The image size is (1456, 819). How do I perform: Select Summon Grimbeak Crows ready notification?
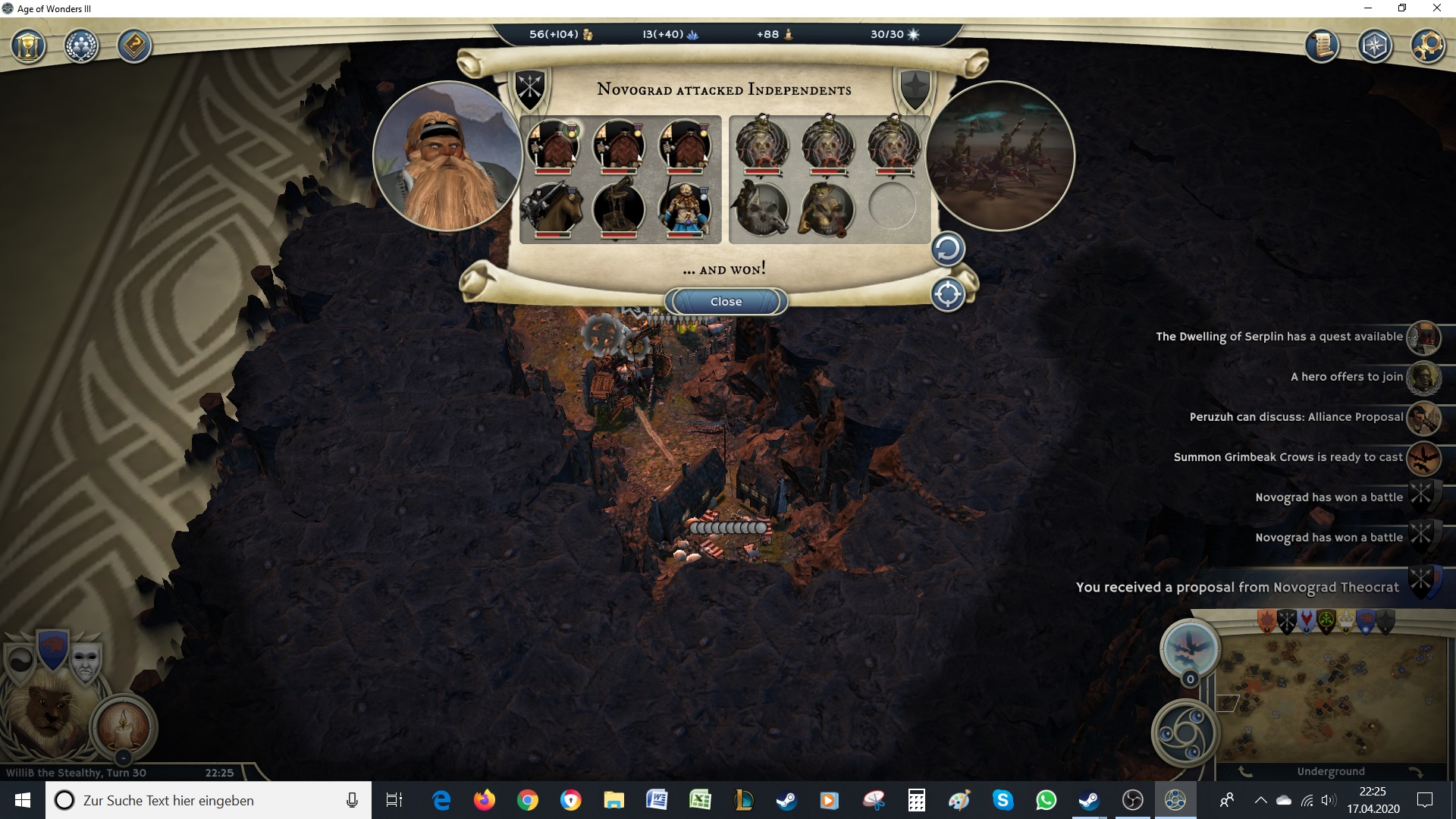[1288, 457]
